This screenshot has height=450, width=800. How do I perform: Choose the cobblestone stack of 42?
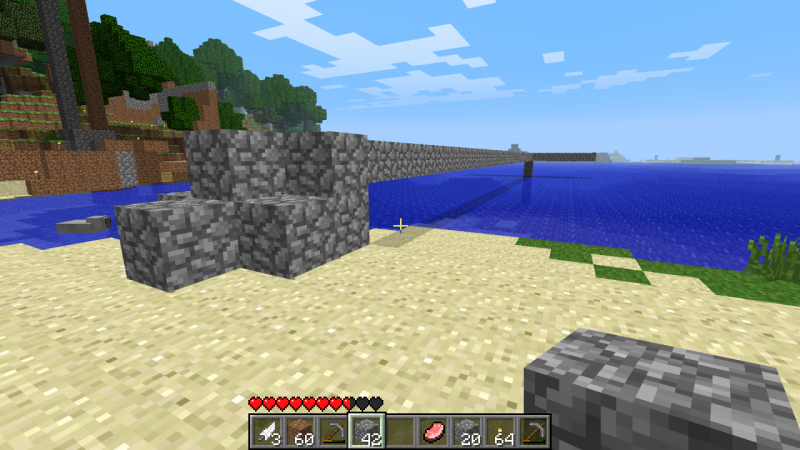pyautogui.click(x=366, y=431)
